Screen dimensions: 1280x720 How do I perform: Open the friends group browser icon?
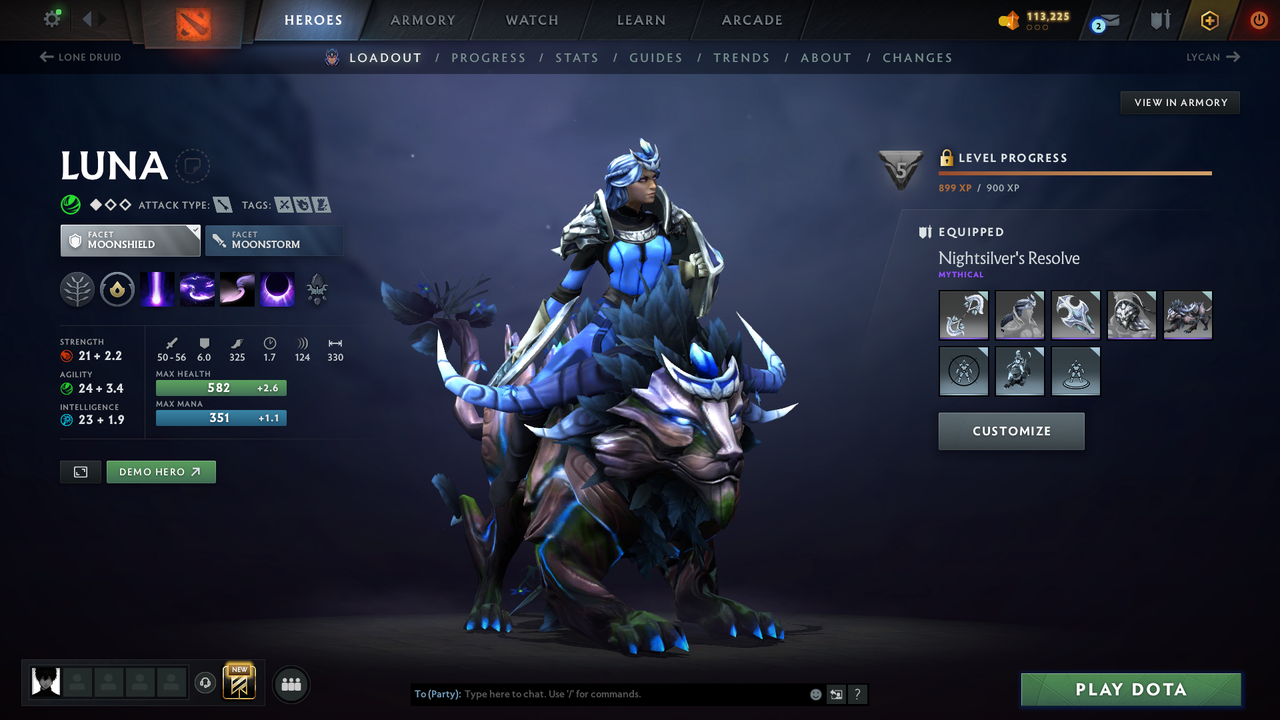(x=290, y=683)
